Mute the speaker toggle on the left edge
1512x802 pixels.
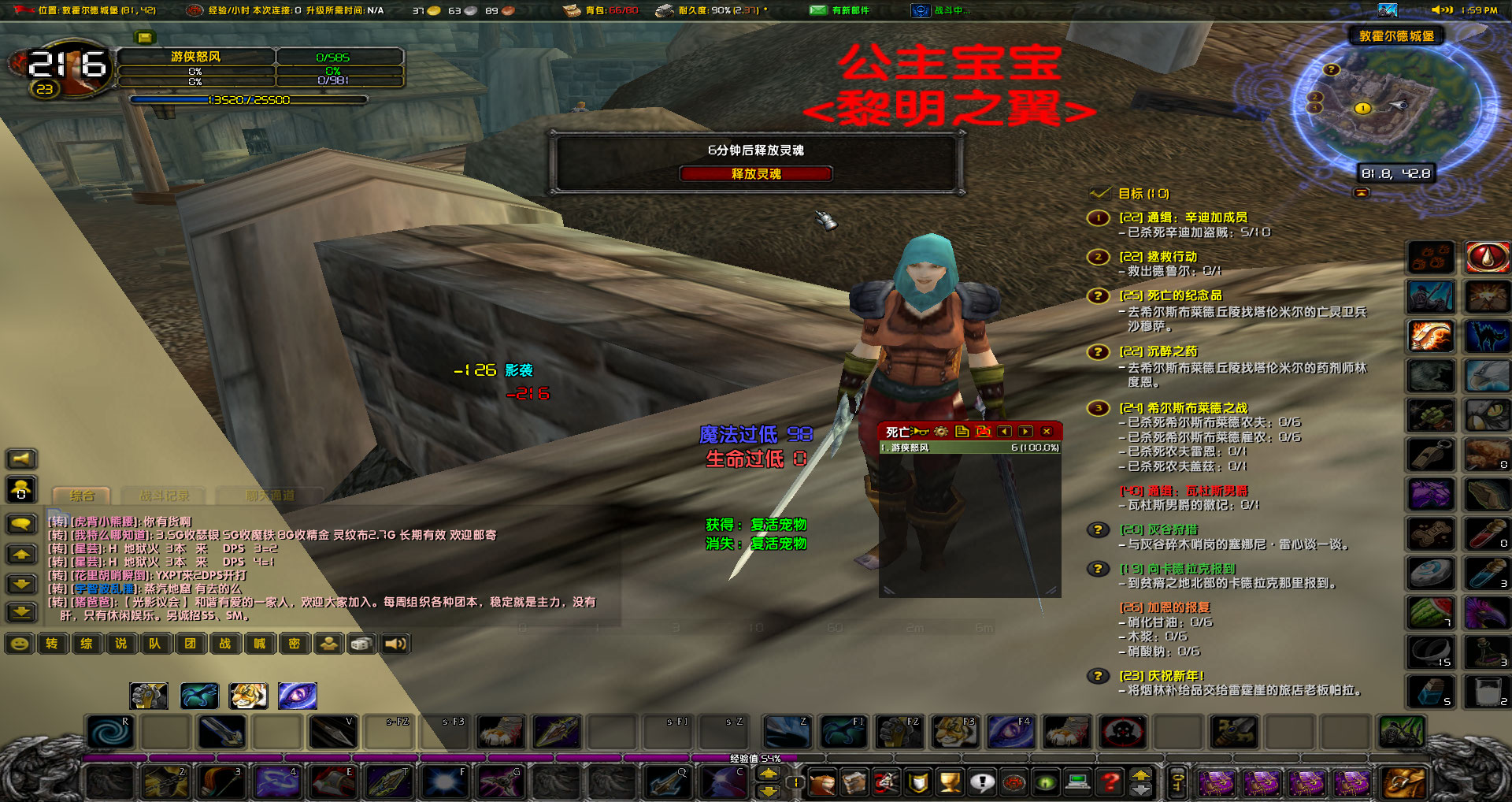[x=21, y=459]
